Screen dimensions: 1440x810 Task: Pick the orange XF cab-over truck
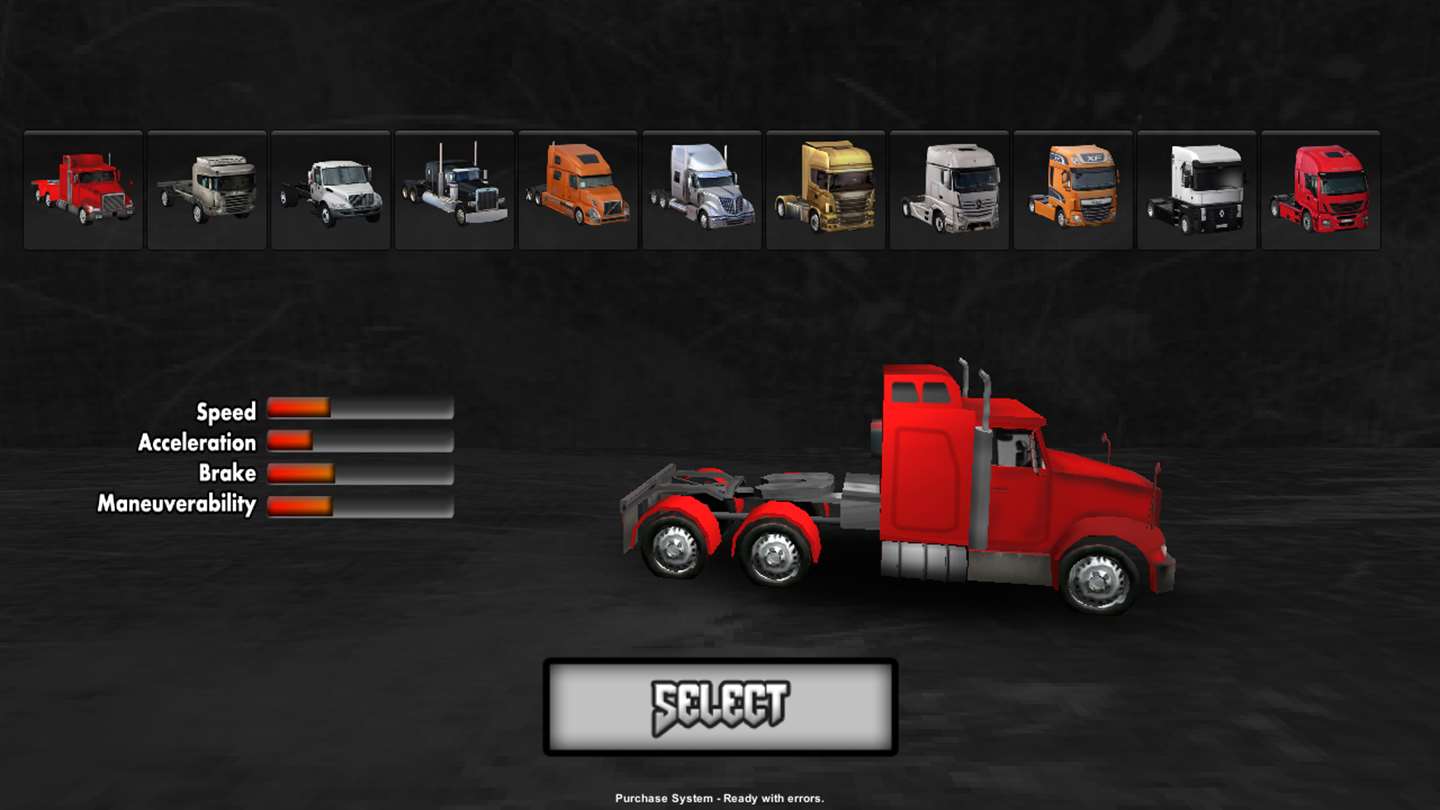point(1073,189)
